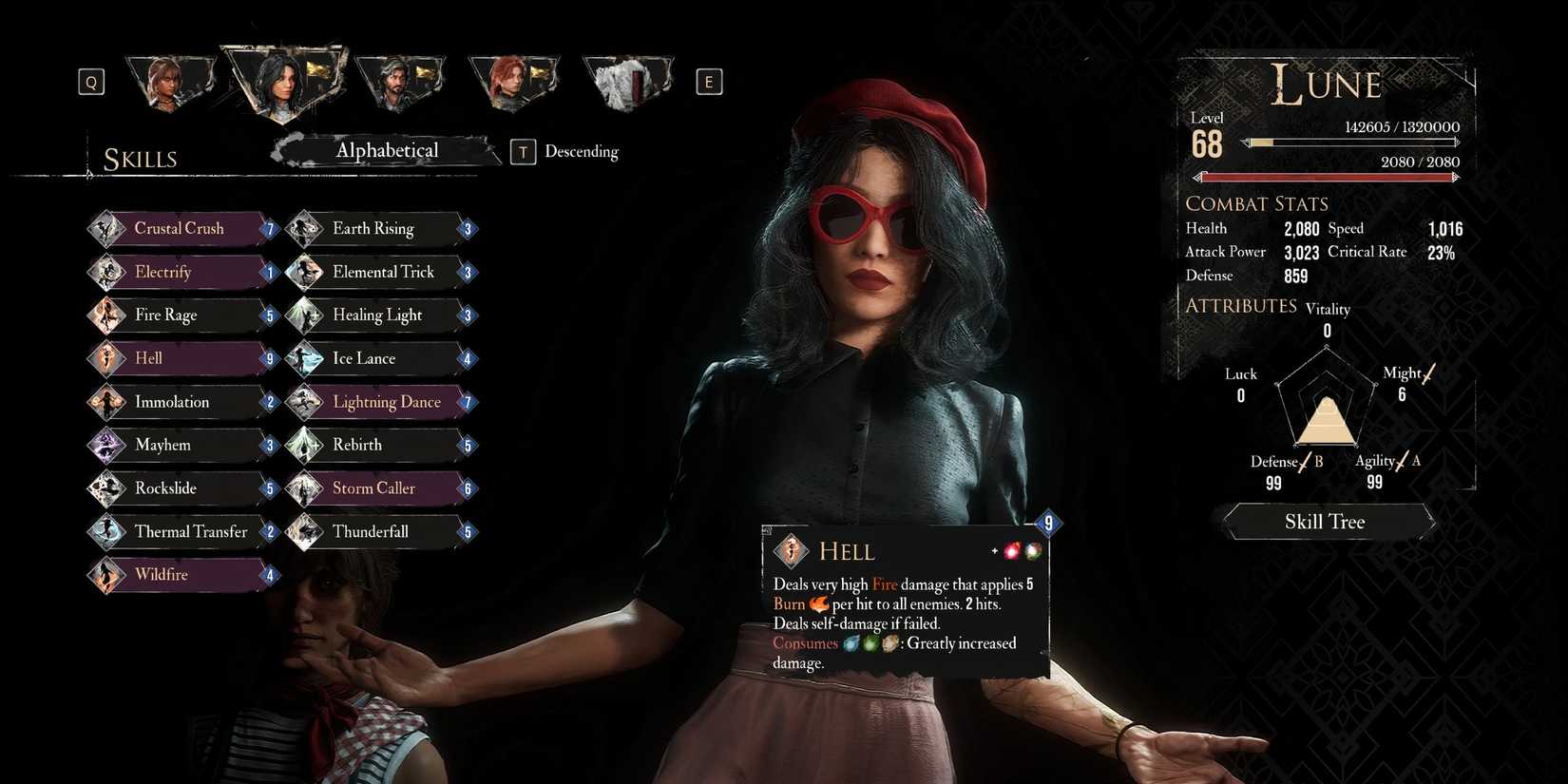
Task: Select the Rebirth skill icon
Action: [306, 445]
